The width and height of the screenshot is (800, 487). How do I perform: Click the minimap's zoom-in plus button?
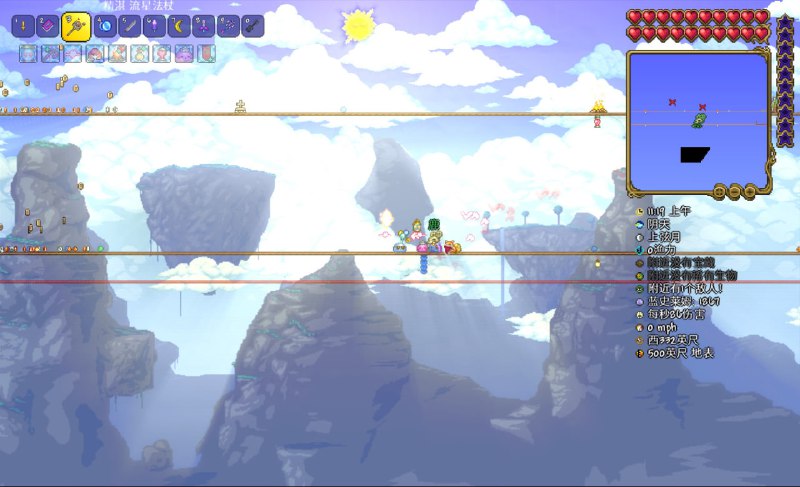(x=749, y=190)
